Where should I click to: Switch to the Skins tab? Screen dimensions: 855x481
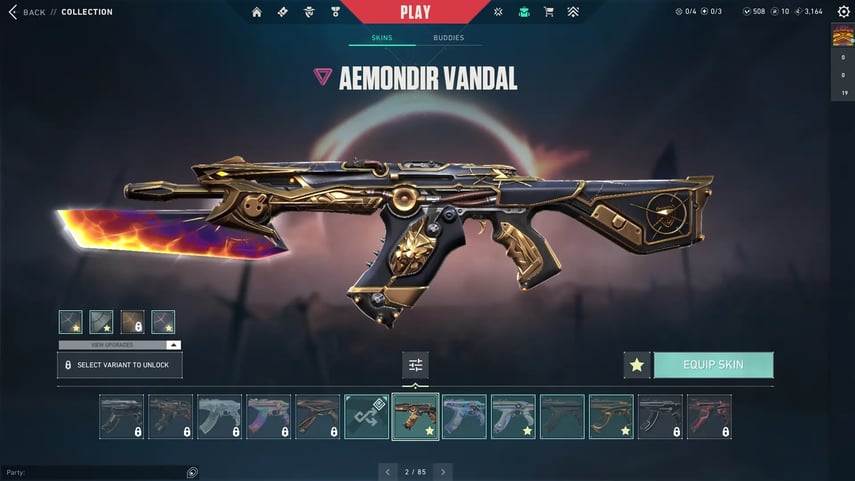(x=381, y=38)
